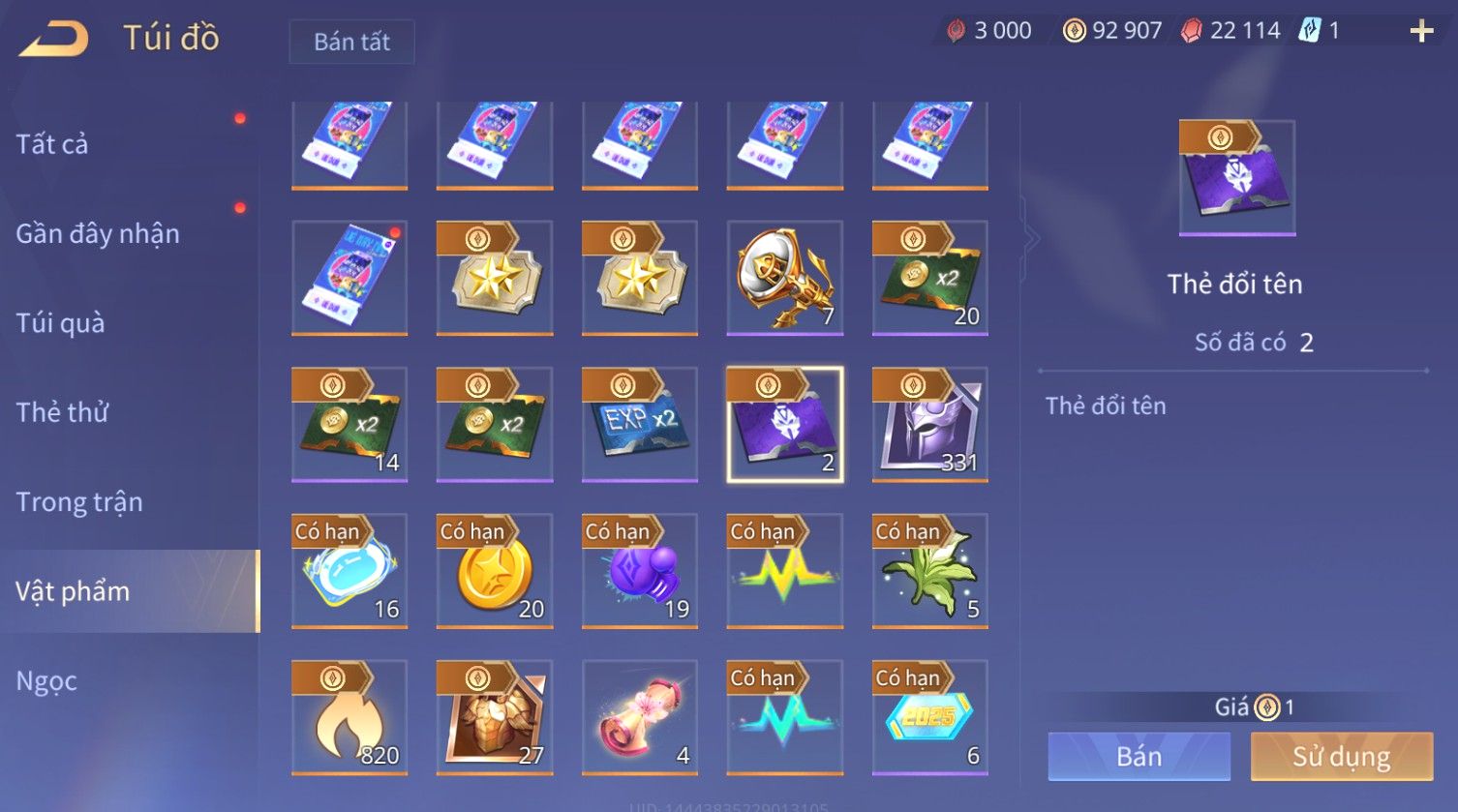The width and height of the screenshot is (1458, 812).
Task: Select the pink flower scroll item
Action: 639,717
